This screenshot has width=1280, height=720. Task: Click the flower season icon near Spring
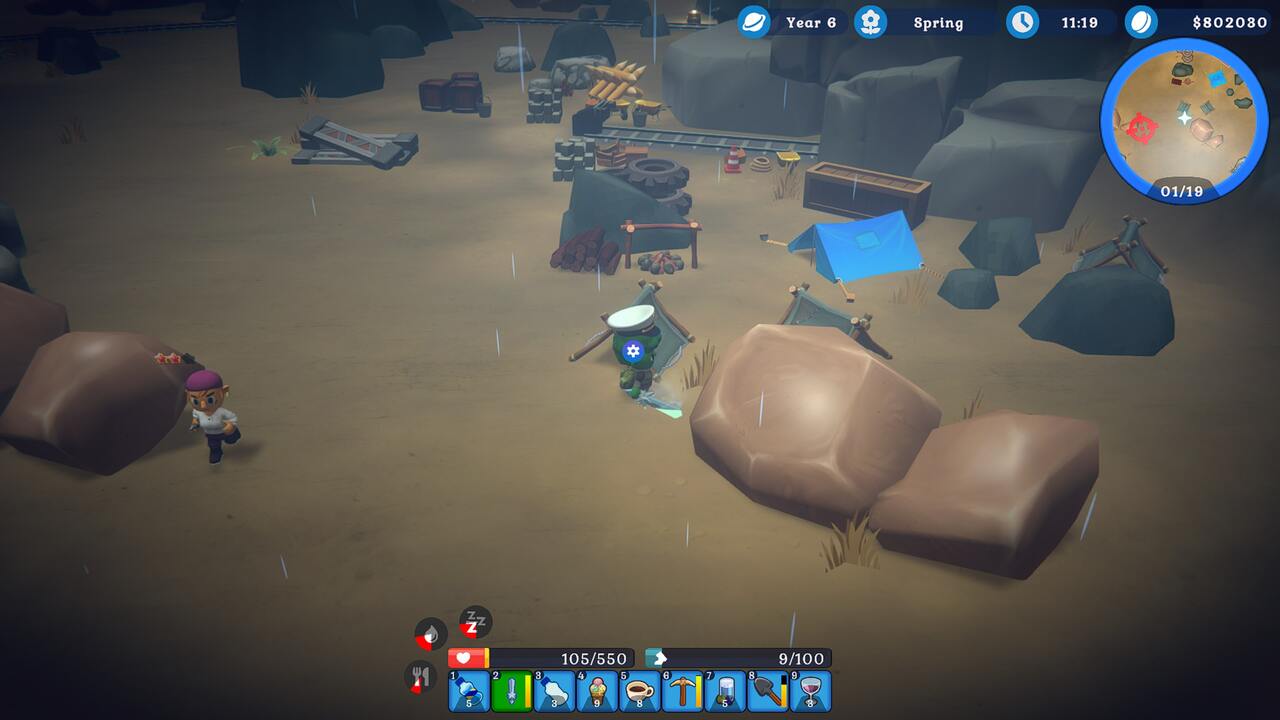[868, 22]
